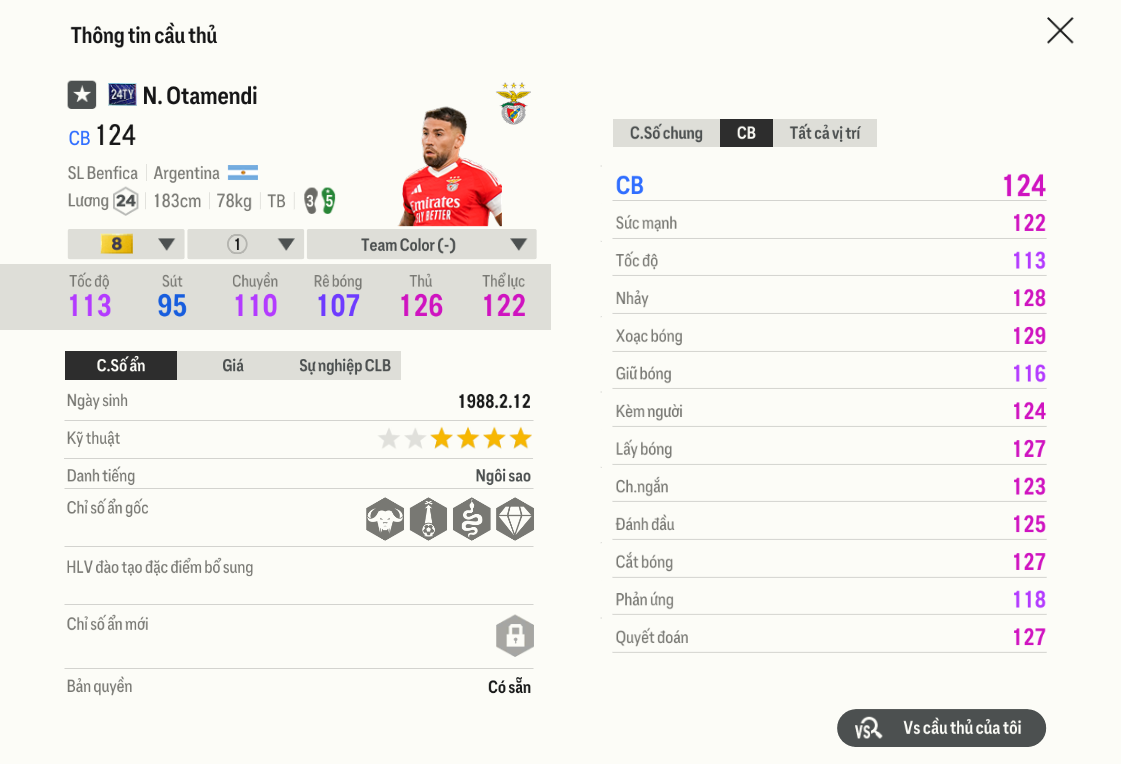Toggle the favorite star next to Otamendi
Viewport: 1121px width, 764px height.
[82, 95]
